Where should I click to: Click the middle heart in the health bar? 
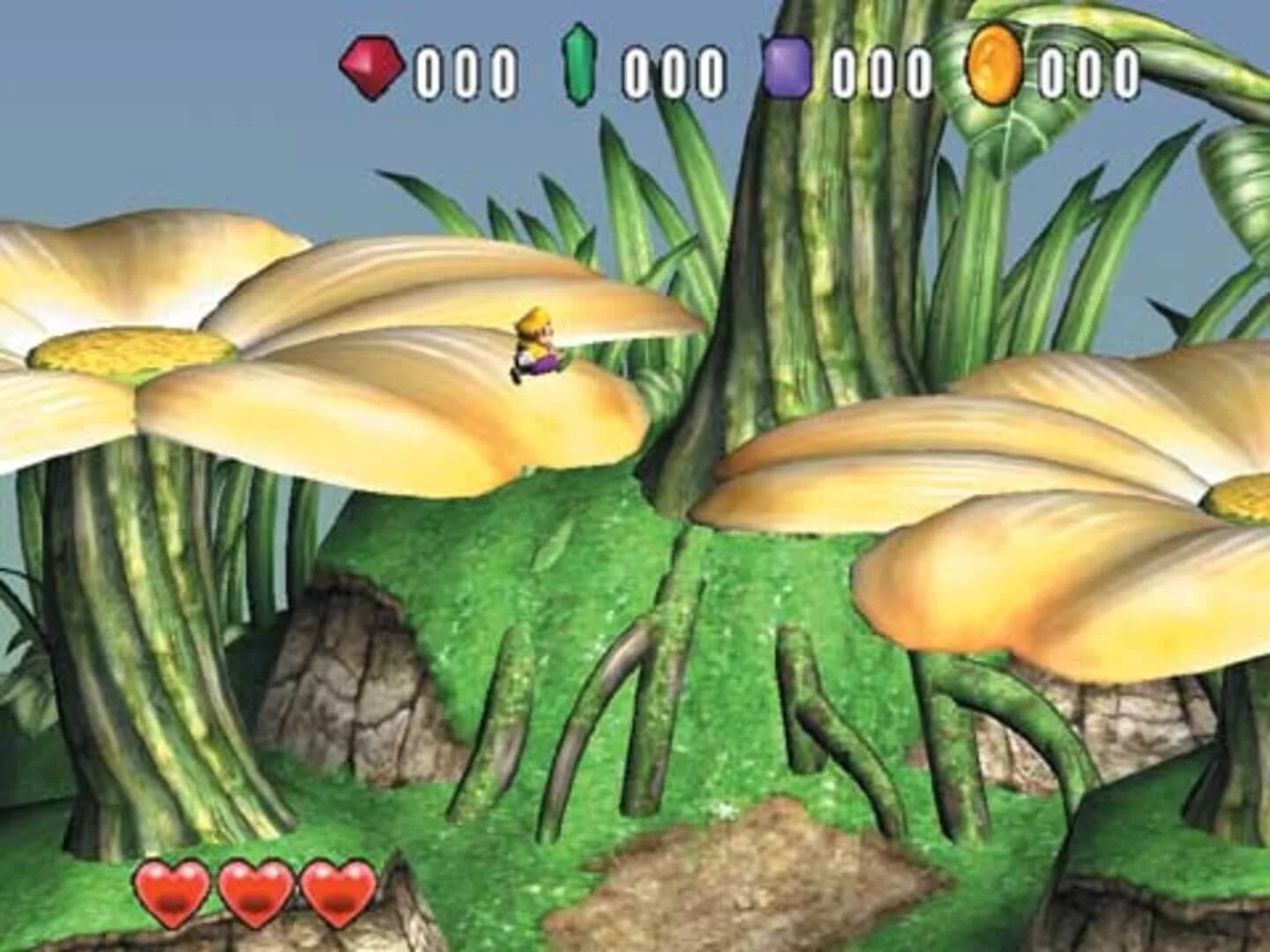click(254, 891)
